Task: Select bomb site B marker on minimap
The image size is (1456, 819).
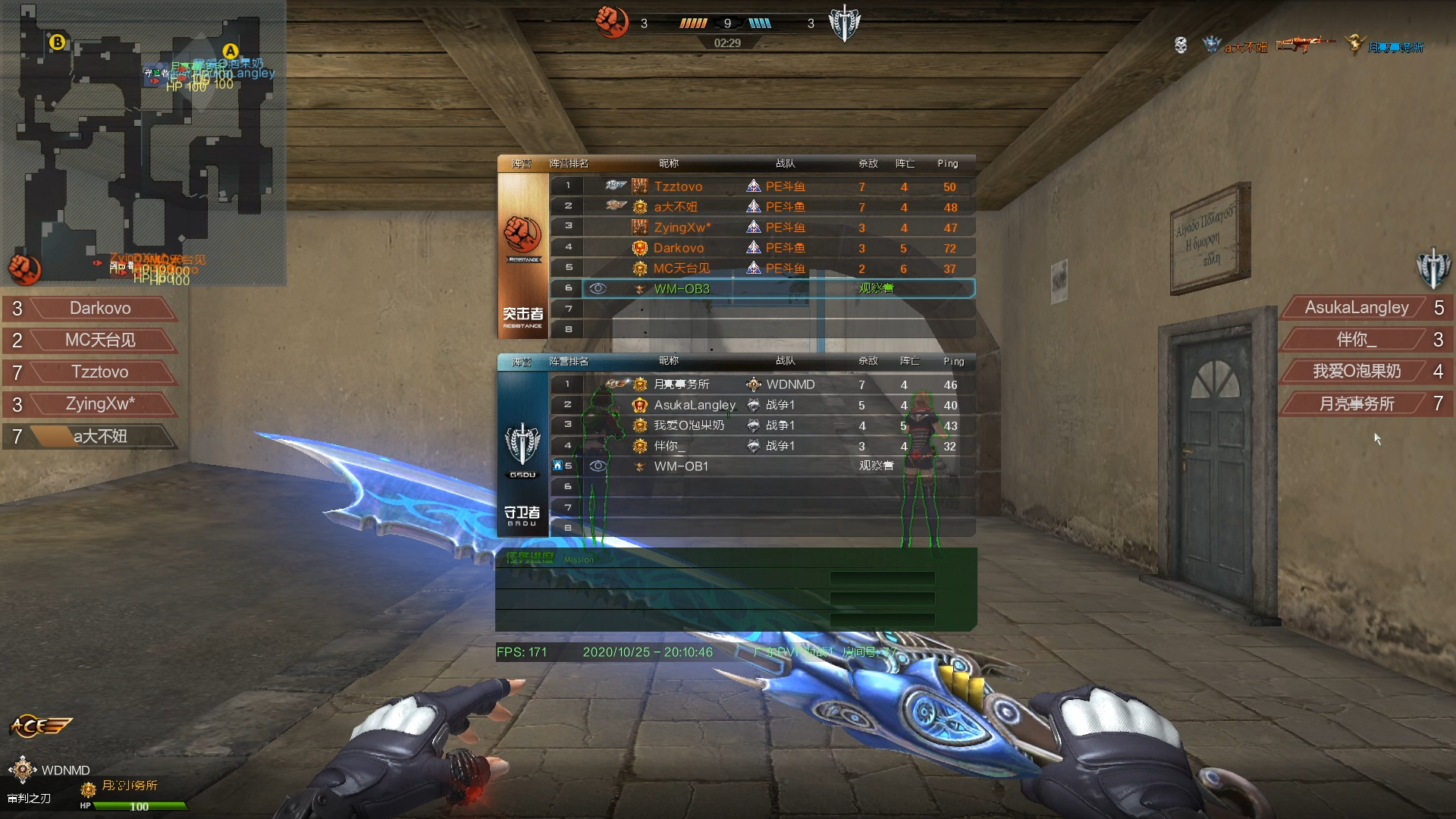Action: pos(57,42)
